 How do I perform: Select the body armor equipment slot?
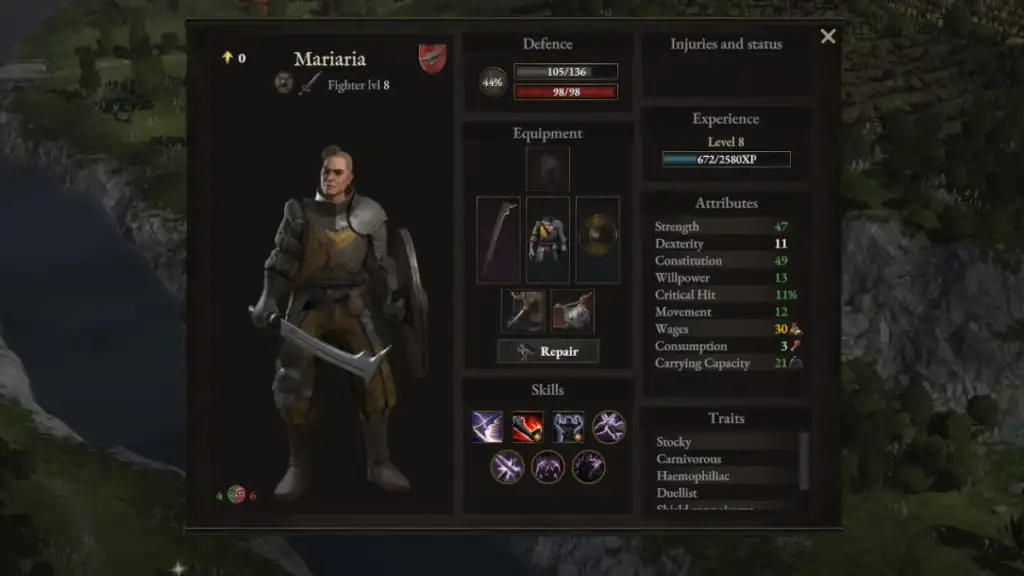tap(548, 240)
